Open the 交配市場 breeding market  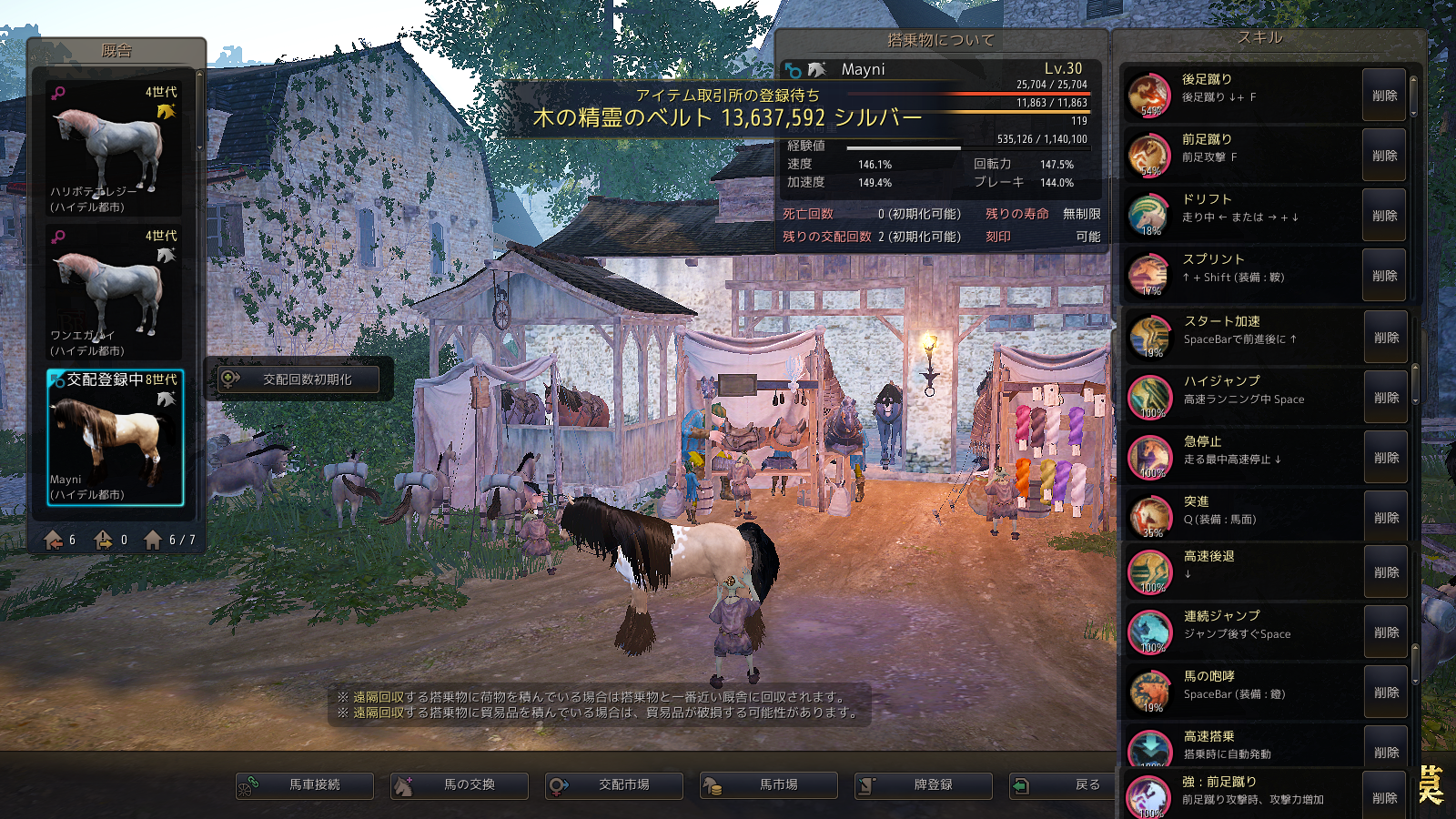614,784
